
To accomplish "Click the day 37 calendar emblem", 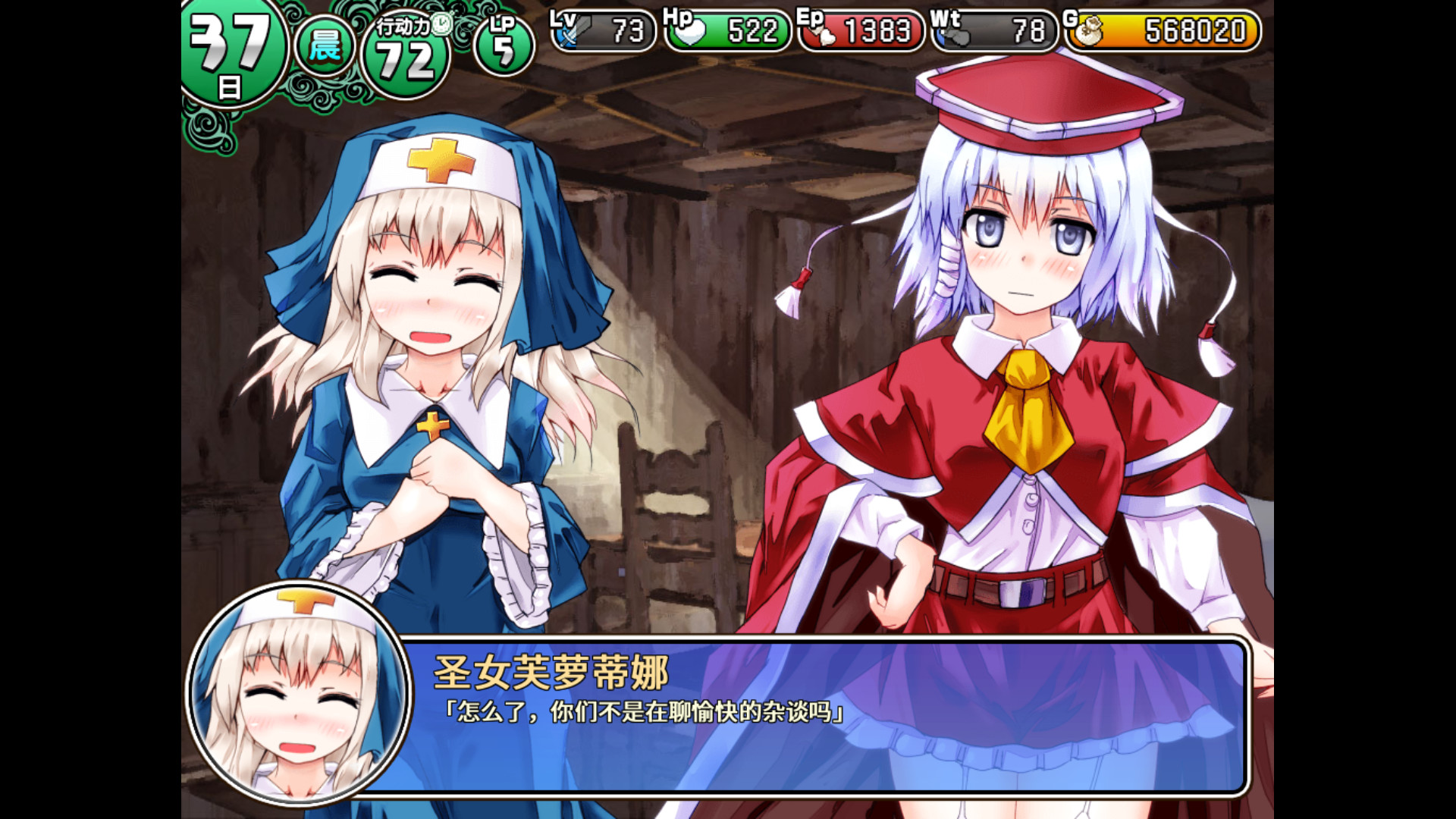I will pyautogui.click(x=227, y=45).
